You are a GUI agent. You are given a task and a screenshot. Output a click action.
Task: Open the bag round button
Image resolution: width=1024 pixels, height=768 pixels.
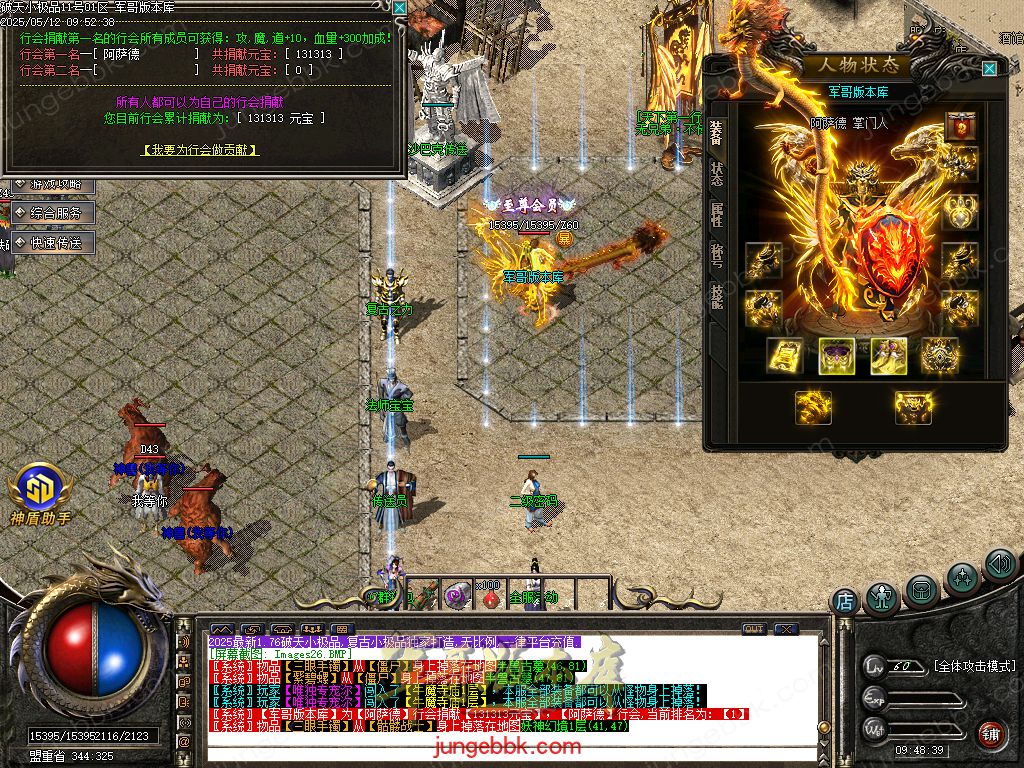922,589
